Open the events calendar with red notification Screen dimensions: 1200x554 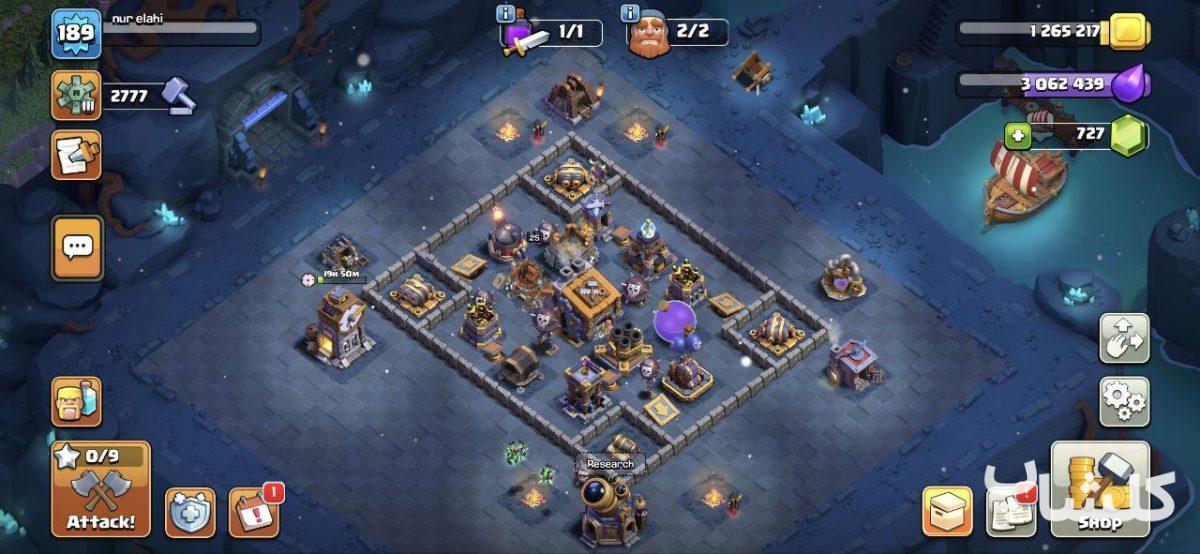coord(254,513)
